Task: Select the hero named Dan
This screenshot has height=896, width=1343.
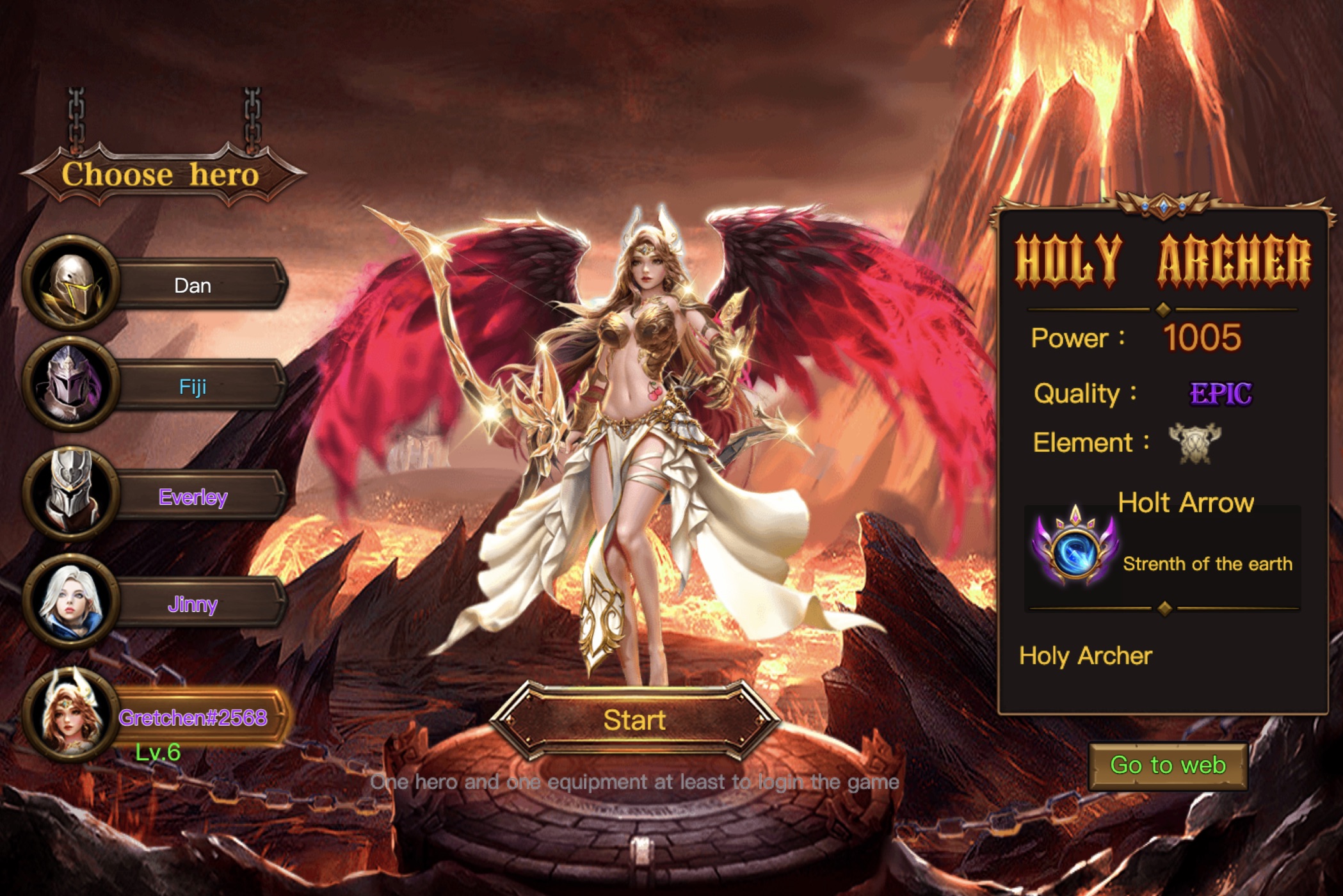Action: (193, 285)
